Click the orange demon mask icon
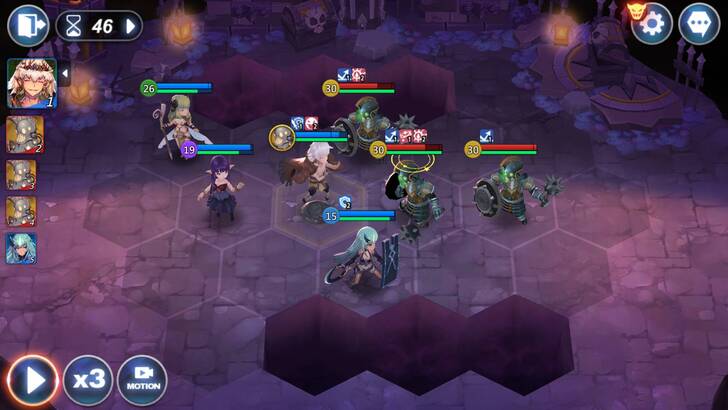Screen dimensions: 728x410 (635, 10)
